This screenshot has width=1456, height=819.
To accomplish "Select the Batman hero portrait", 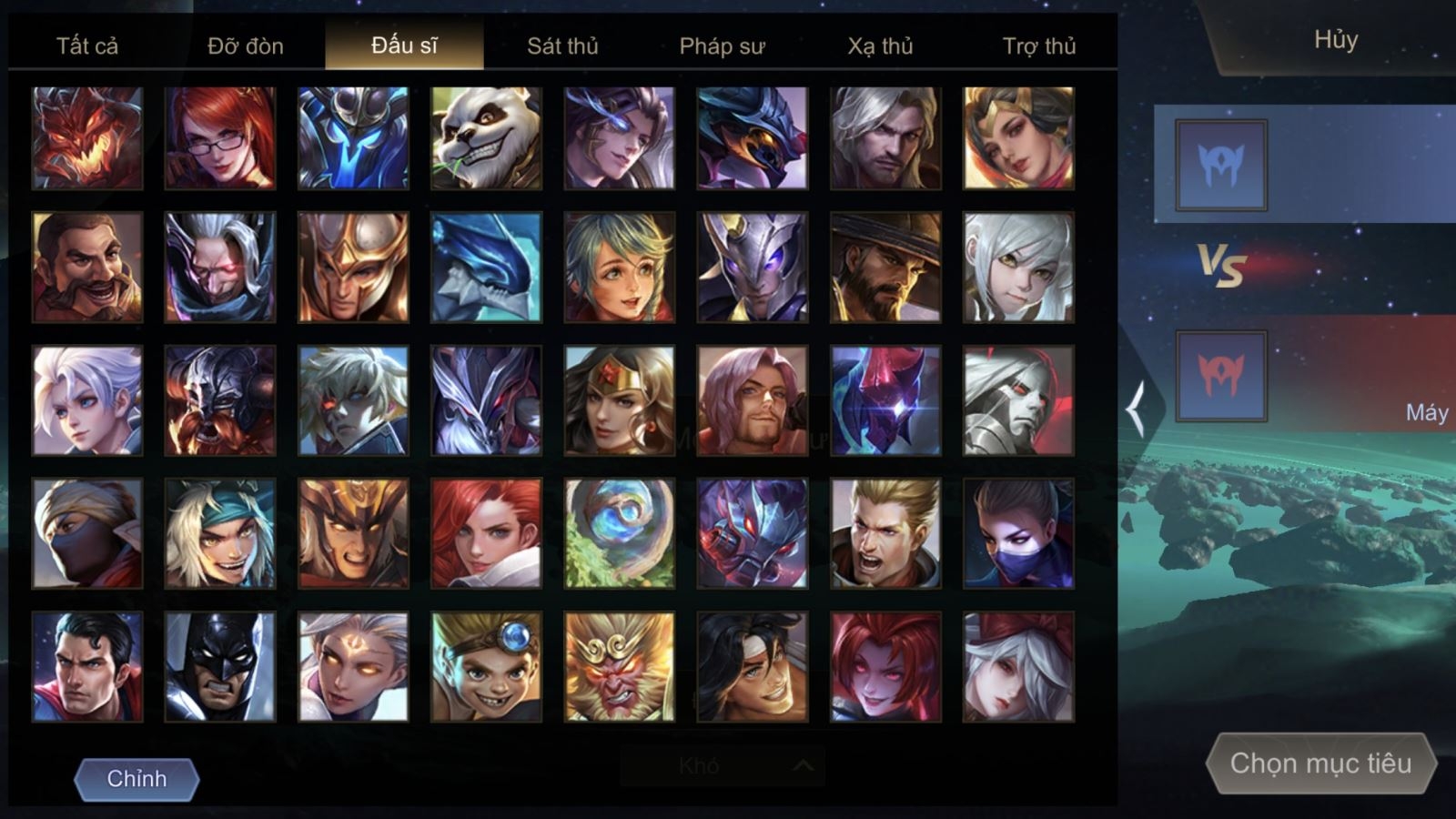I will [x=220, y=667].
